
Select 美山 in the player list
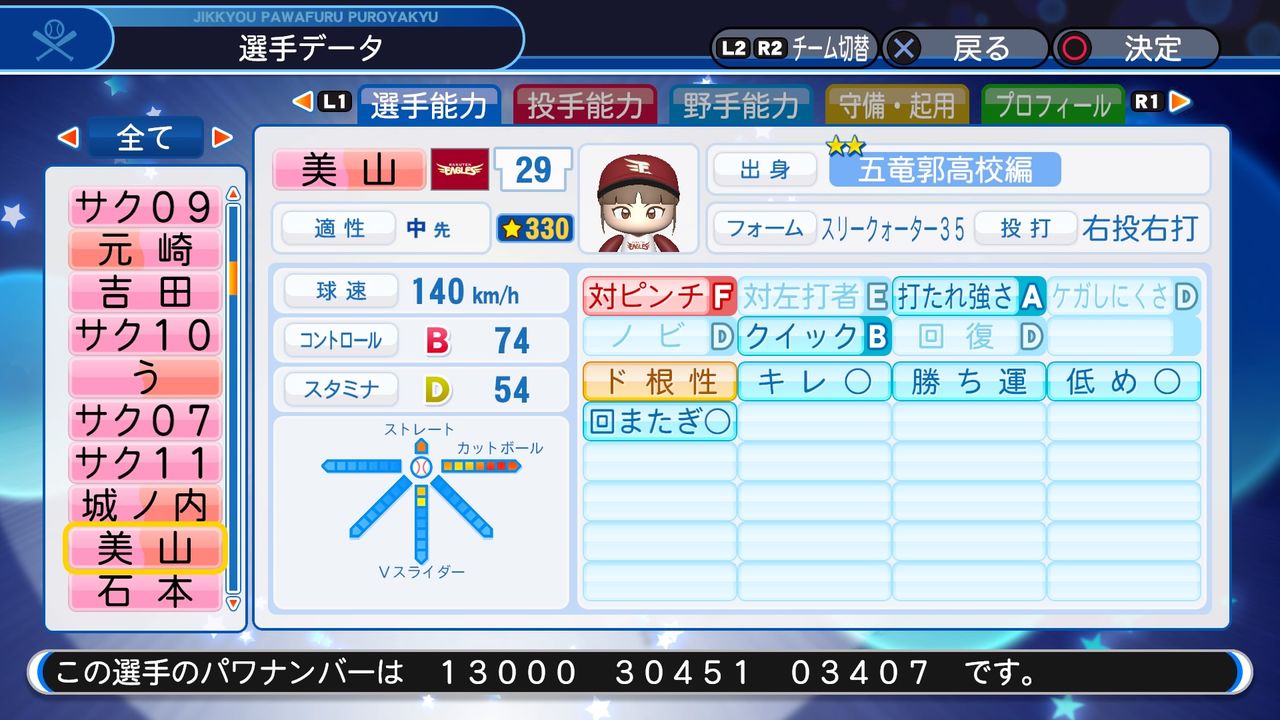coord(144,548)
